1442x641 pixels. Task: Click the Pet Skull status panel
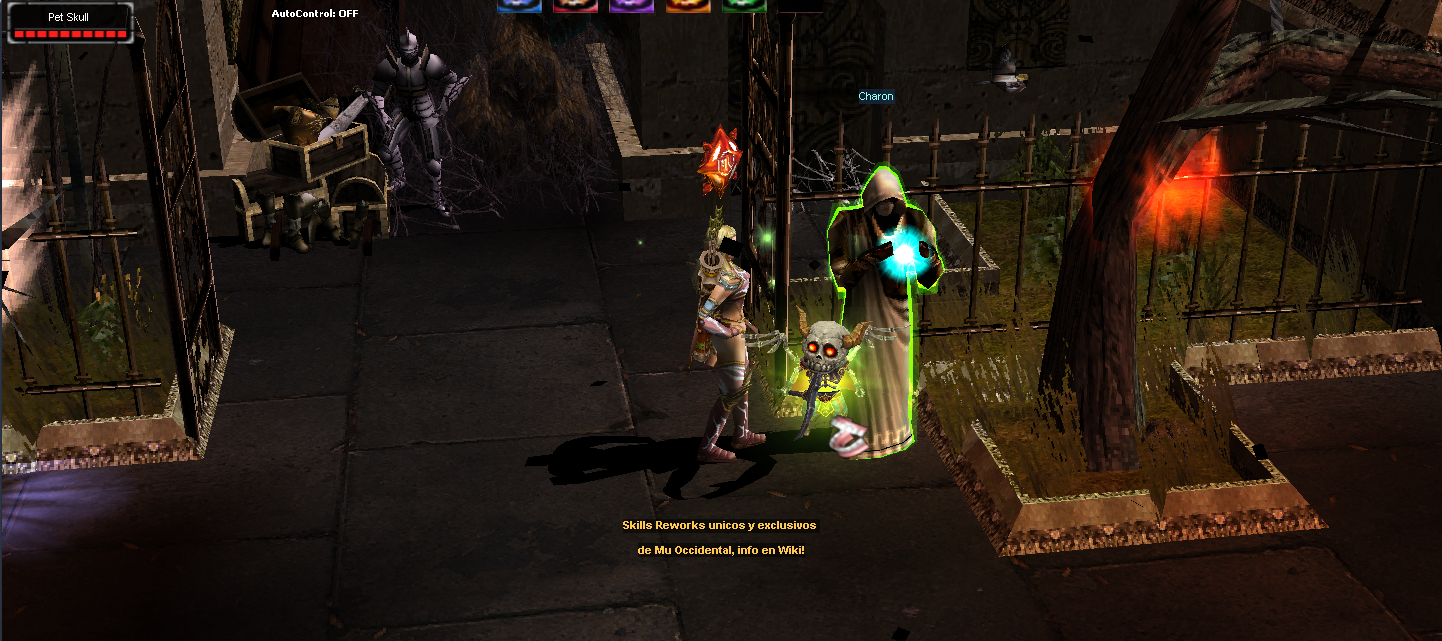[x=70, y=23]
